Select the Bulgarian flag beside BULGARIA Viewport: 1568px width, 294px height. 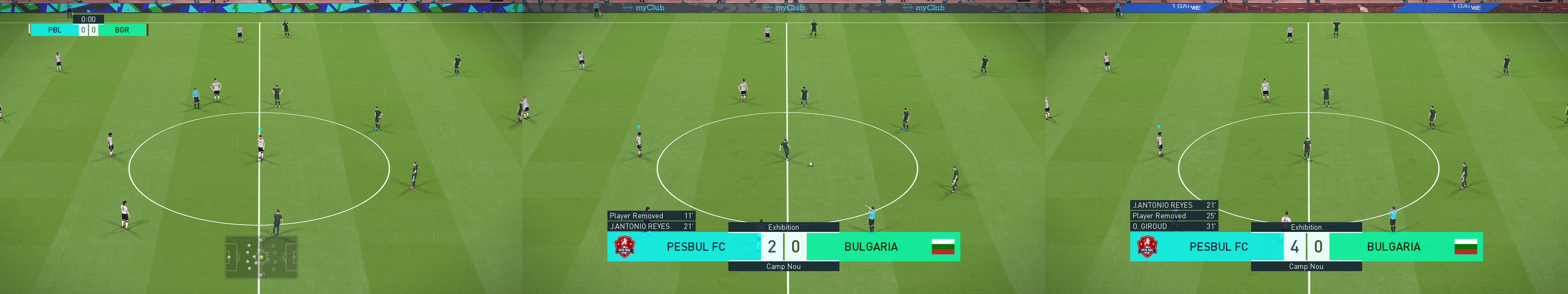(943, 247)
